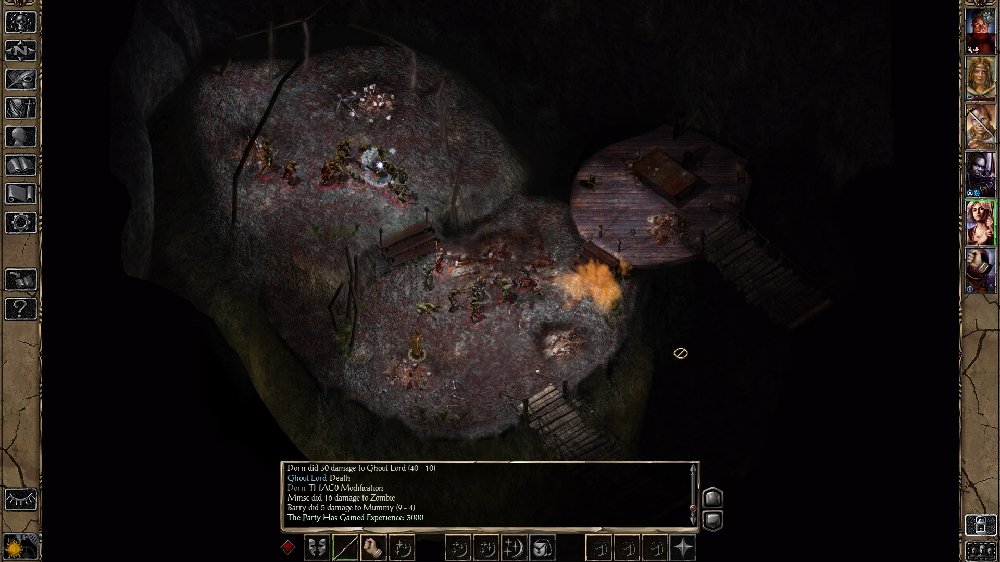Click the lower message window resize button
The width and height of the screenshot is (1000, 562).
(712, 519)
